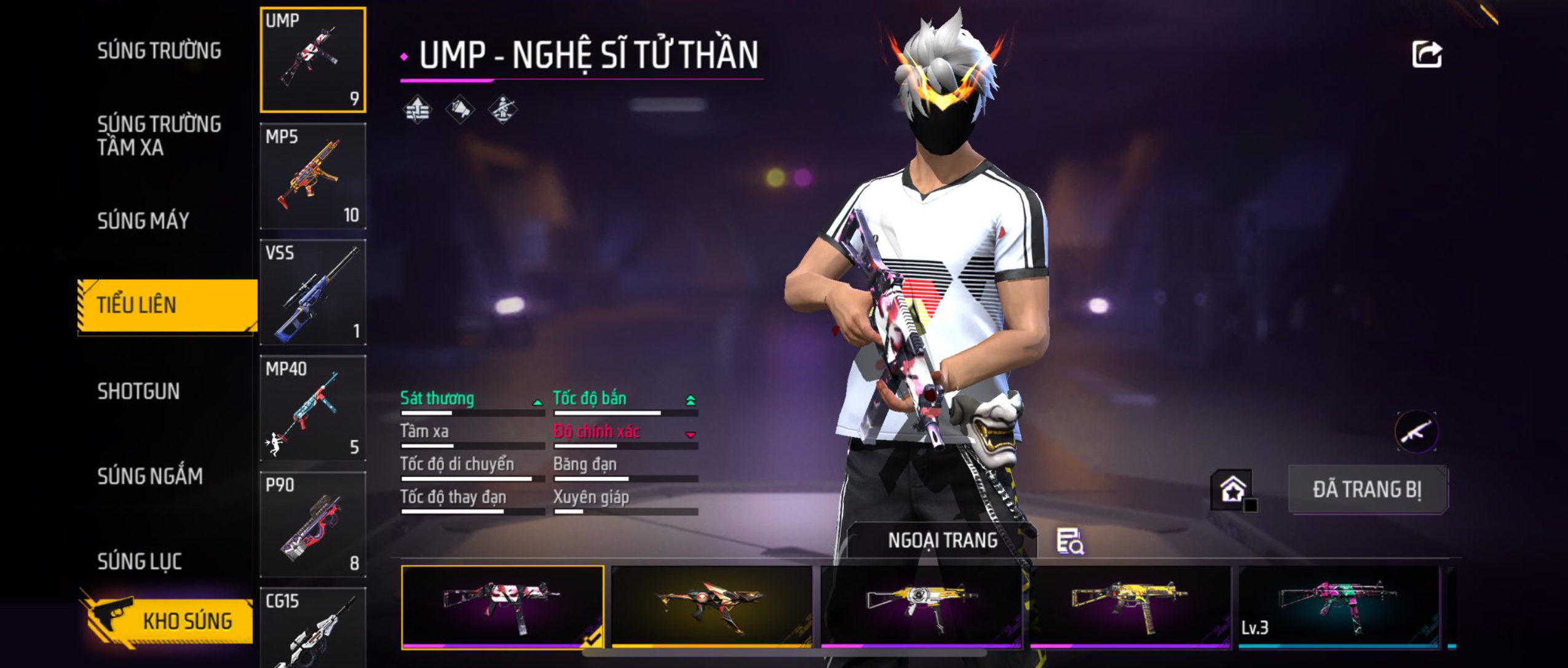Select the UMP weapon tile

tap(313, 60)
